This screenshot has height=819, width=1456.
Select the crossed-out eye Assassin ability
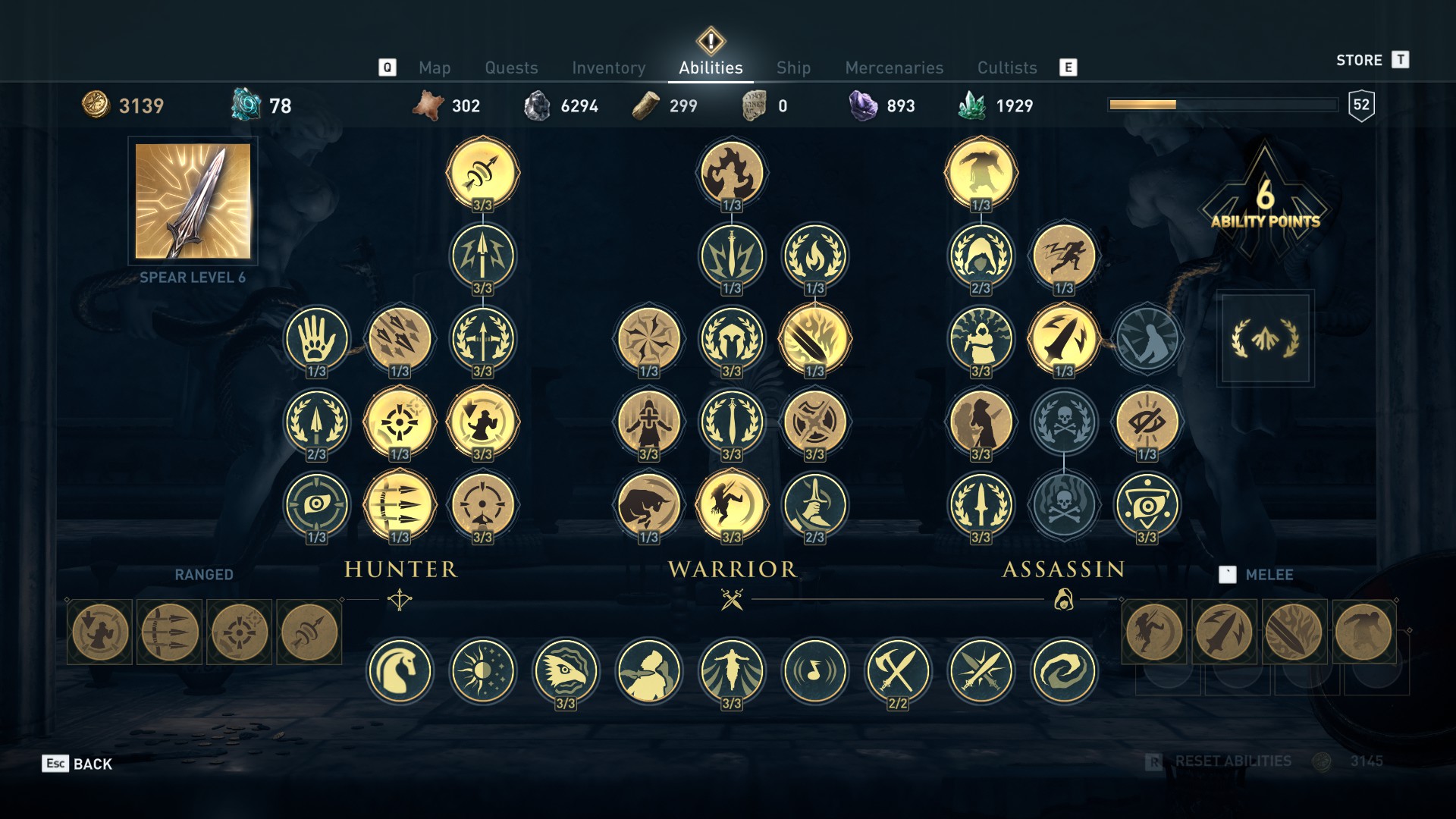pyautogui.click(x=1147, y=422)
